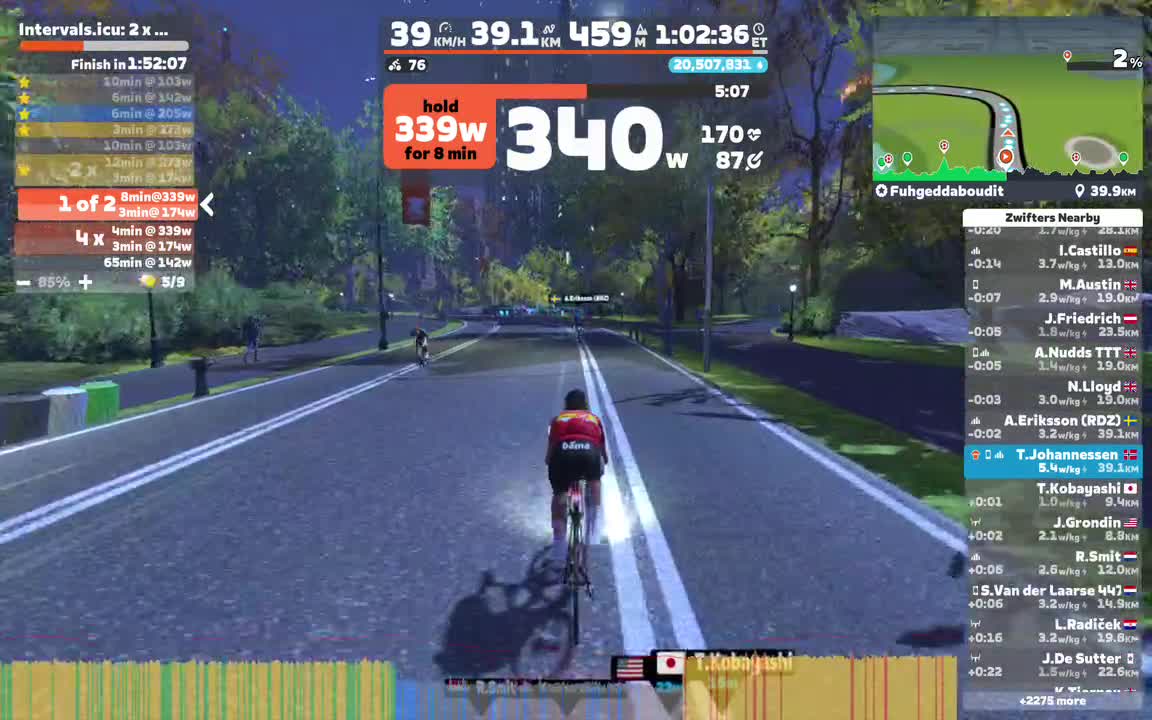This screenshot has width=1152, height=720.
Task: Select I.Castillo in the Zwifters Nearby list
Action: [x=1052, y=257]
